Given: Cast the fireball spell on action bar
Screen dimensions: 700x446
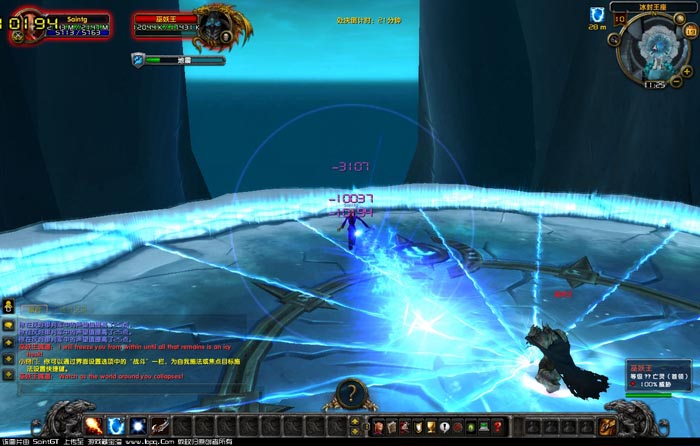Looking at the screenshot, I should [95, 426].
